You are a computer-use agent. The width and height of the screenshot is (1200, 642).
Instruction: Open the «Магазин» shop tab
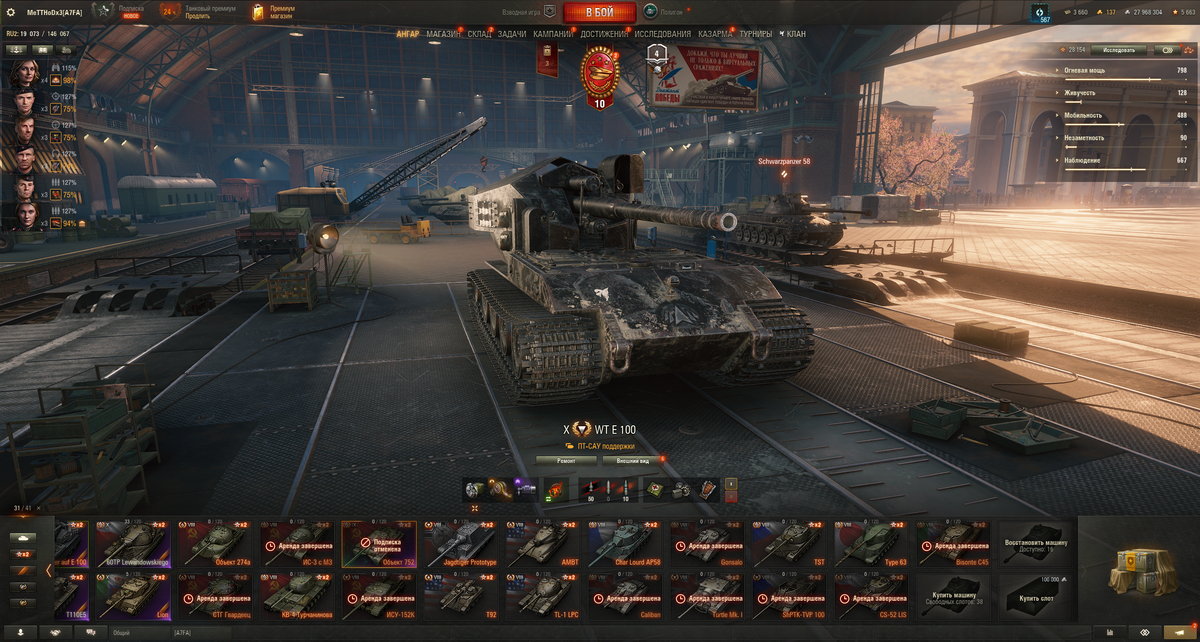(444, 34)
